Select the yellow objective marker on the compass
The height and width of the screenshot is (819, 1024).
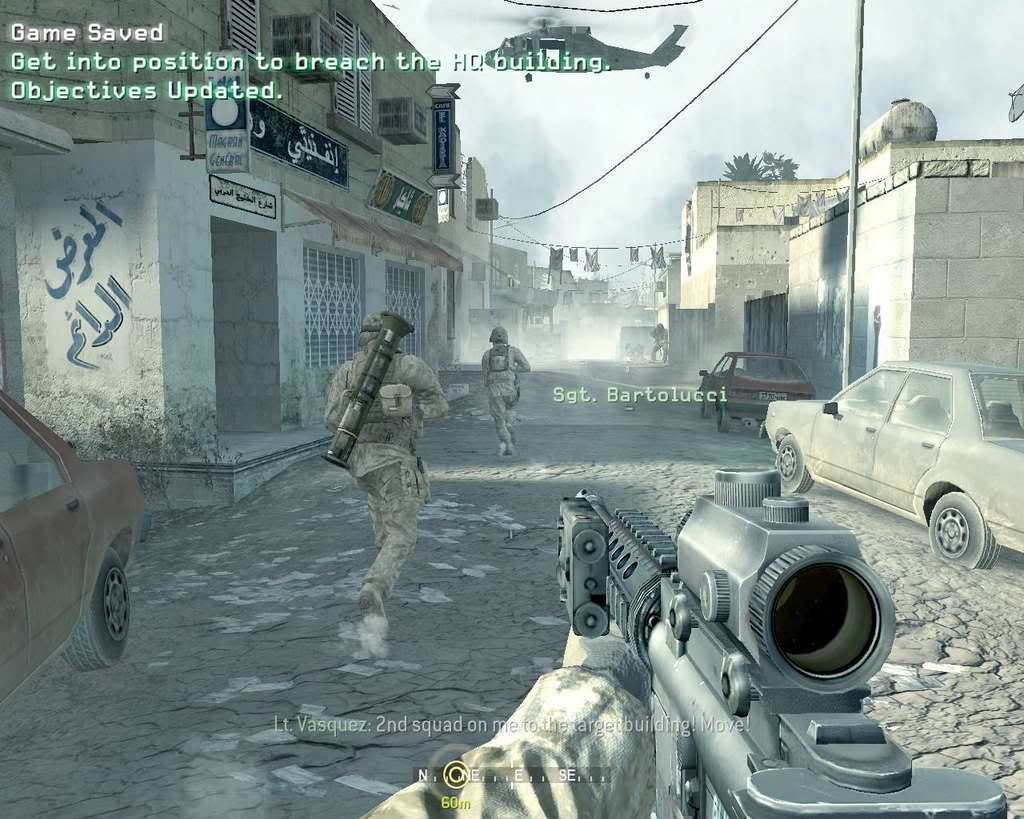click(x=456, y=773)
